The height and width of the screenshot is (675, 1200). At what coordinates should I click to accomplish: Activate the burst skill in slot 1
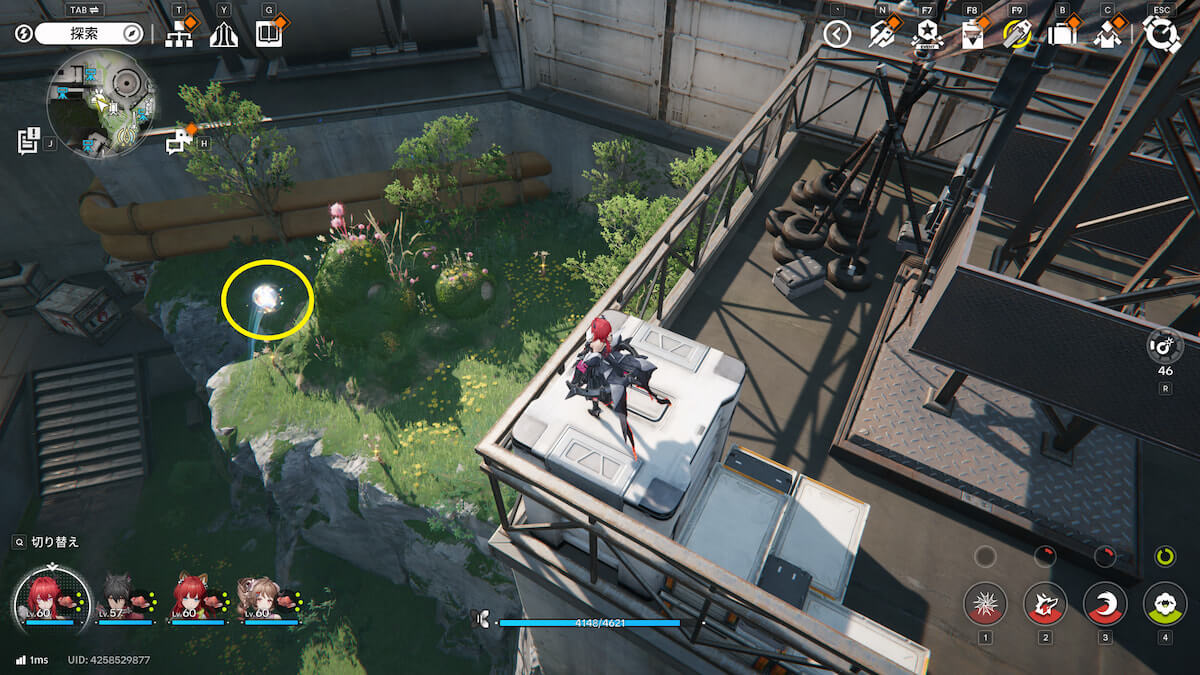[985, 604]
